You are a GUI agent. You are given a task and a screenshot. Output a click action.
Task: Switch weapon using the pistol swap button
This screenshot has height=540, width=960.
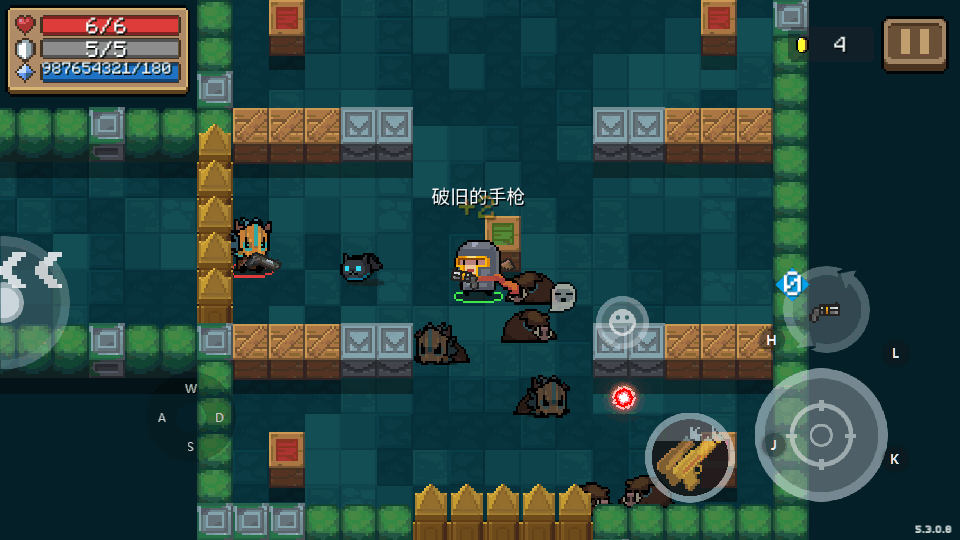(x=825, y=310)
